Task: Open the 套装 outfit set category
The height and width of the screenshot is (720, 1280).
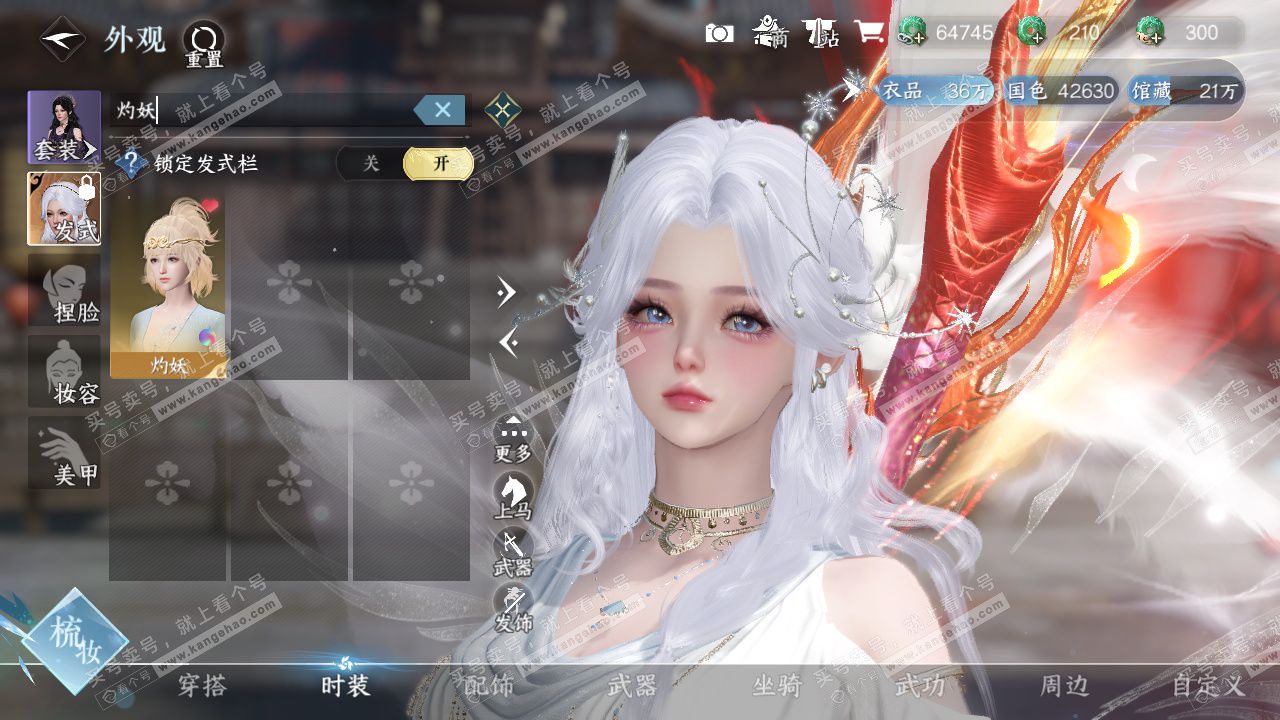Action: (x=64, y=127)
